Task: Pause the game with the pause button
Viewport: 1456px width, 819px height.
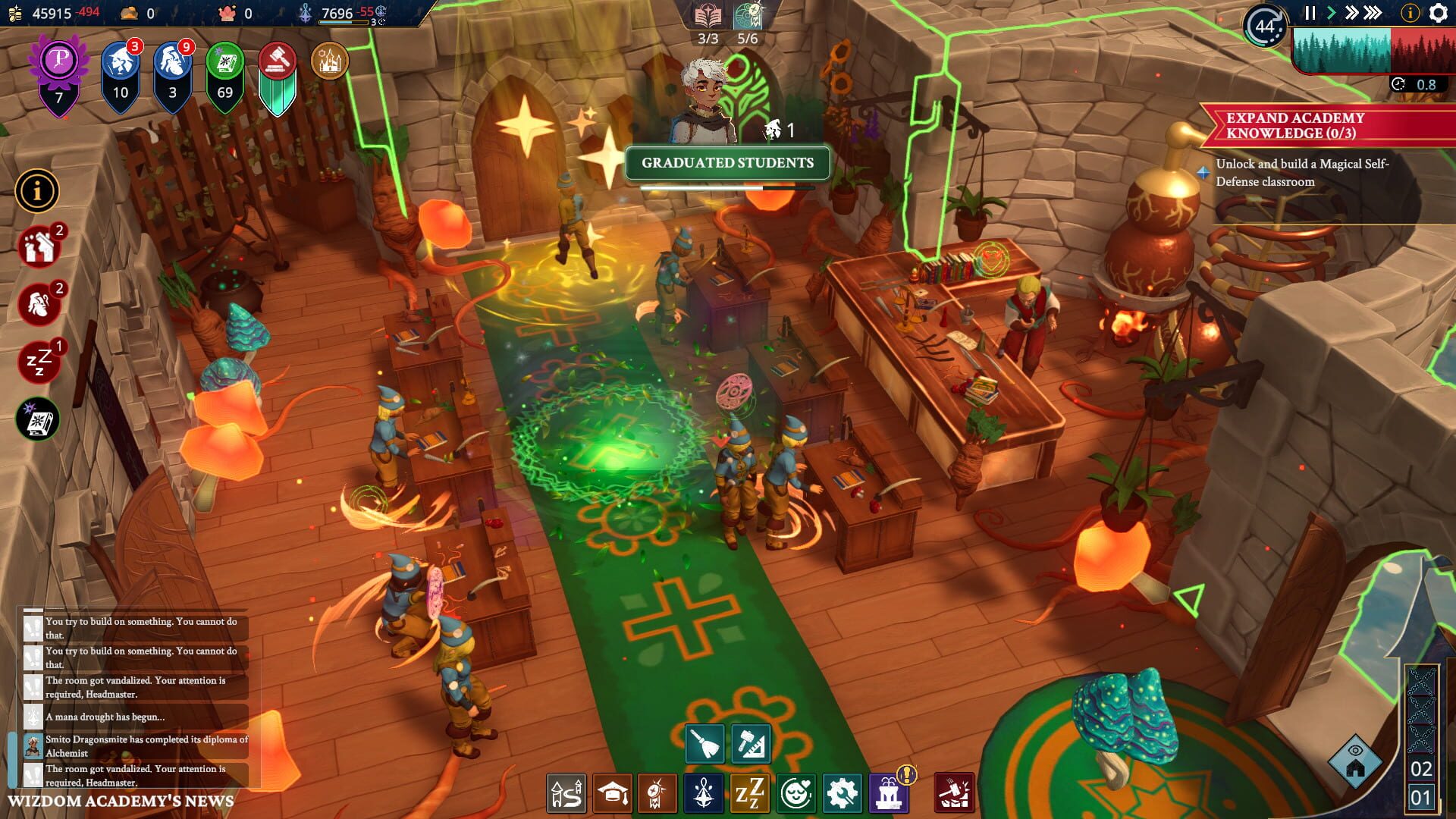Action: coord(1311,13)
